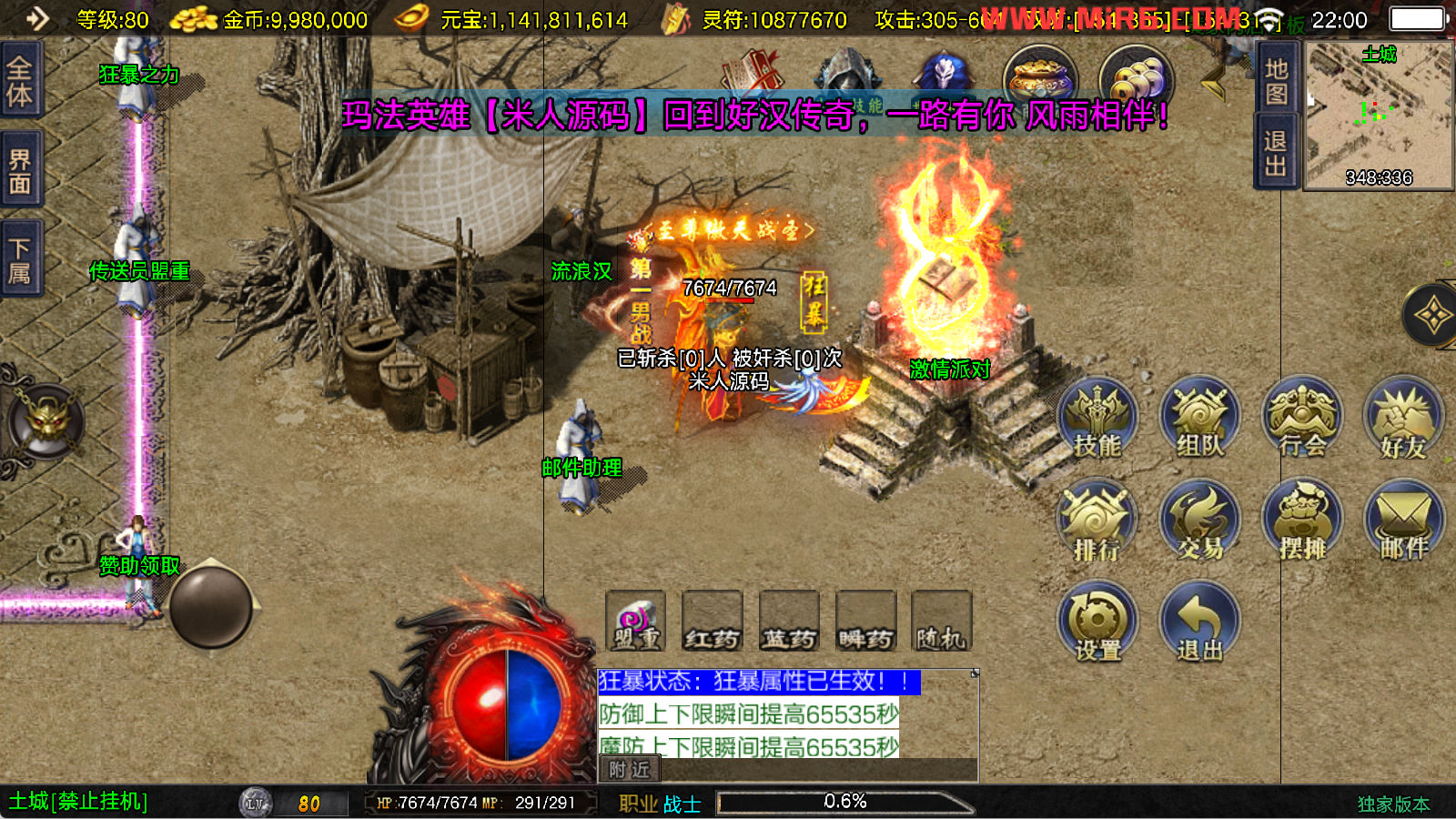Use the 随机 random teleport slot

click(x=941, y=622)
